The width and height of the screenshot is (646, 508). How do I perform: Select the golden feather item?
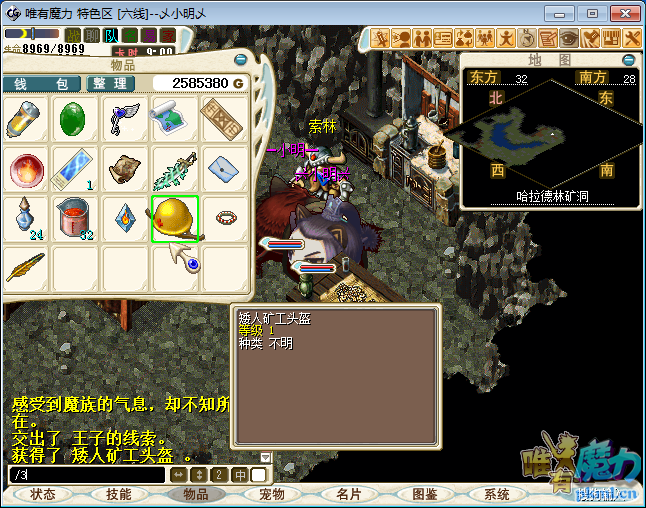26,267
